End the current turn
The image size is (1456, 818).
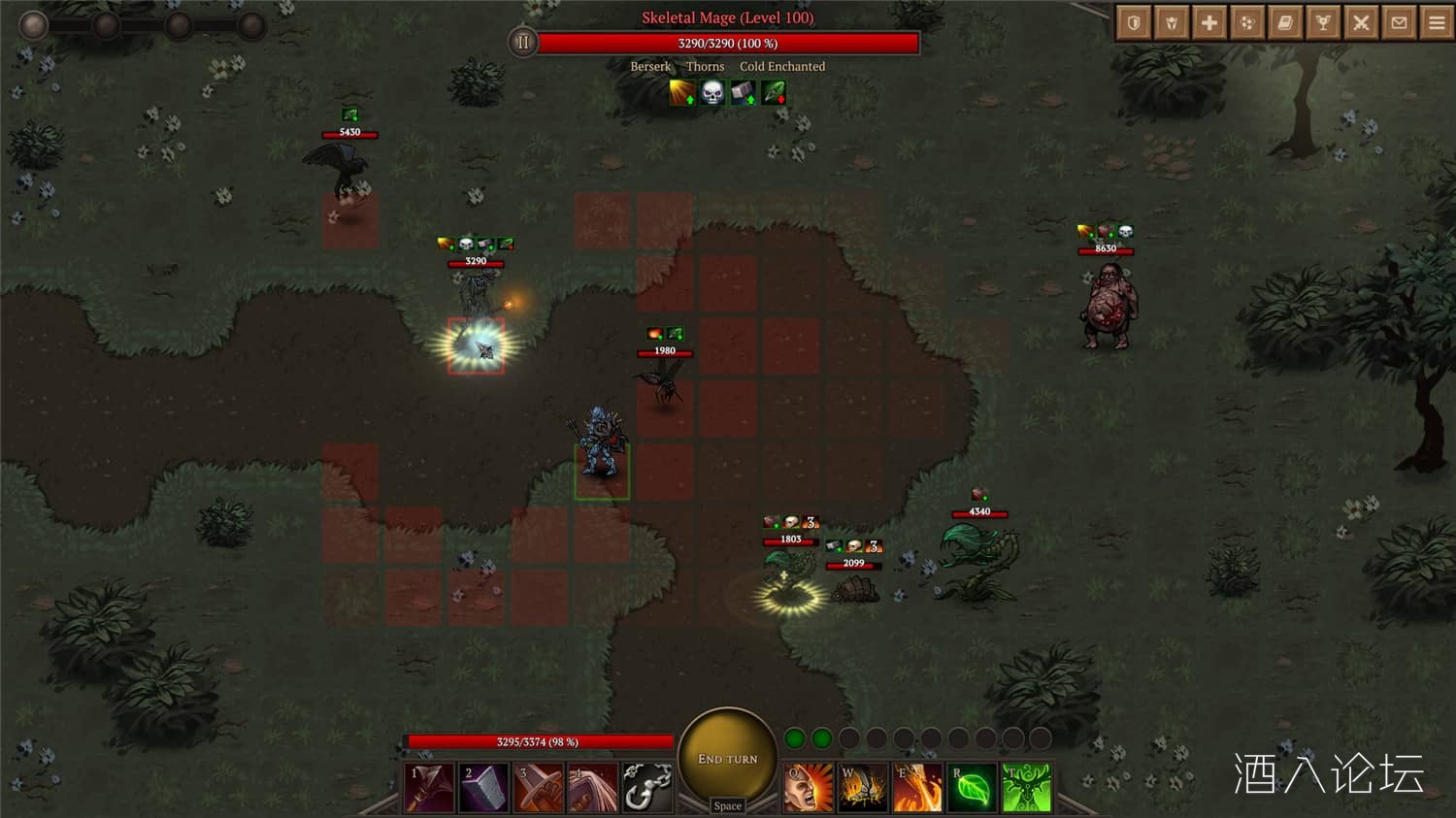[x=727, y=759]
